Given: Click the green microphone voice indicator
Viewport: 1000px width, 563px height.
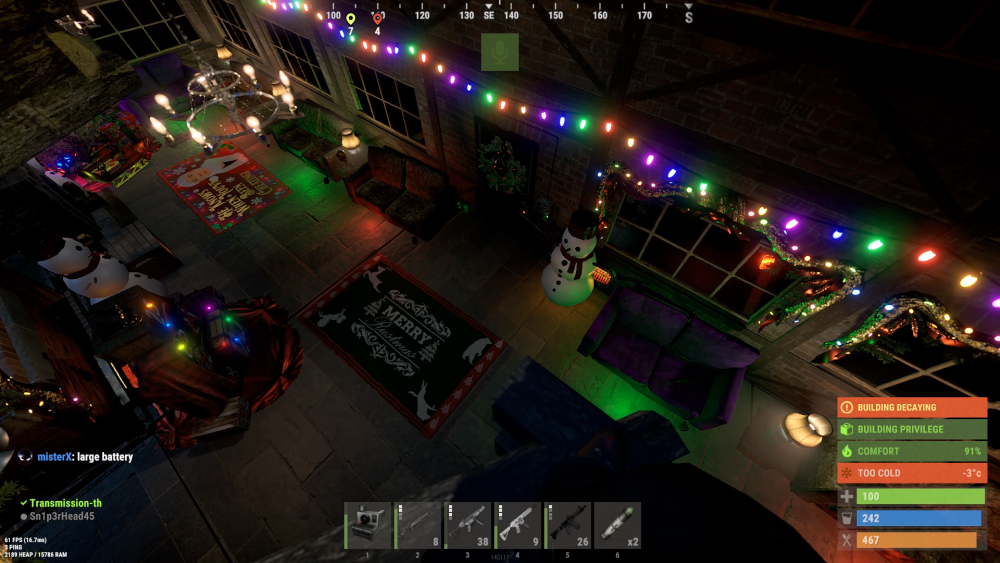Looking at the screenshot, I should click(500, 52).
